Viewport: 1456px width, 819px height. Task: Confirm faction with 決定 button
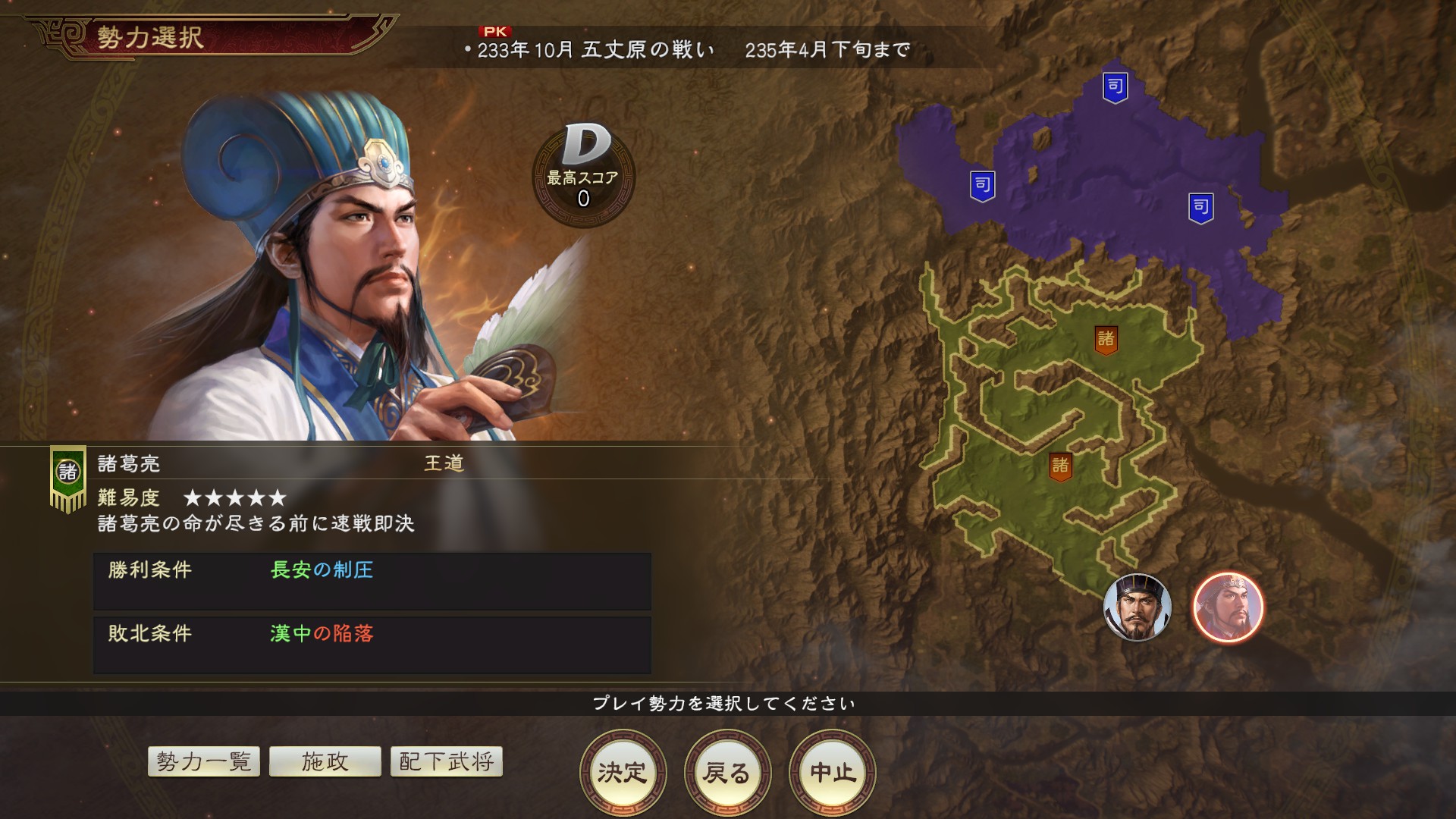pos(623,772)
